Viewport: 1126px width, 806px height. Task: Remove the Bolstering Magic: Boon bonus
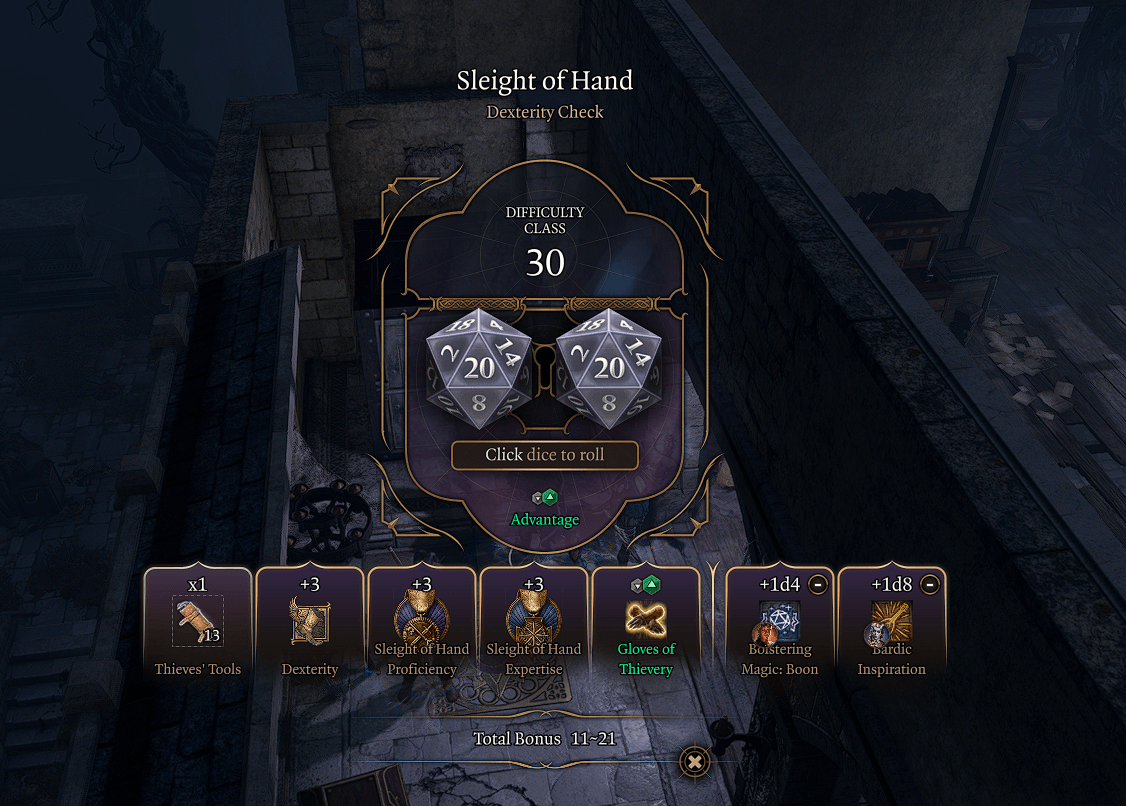pos(817,585)
